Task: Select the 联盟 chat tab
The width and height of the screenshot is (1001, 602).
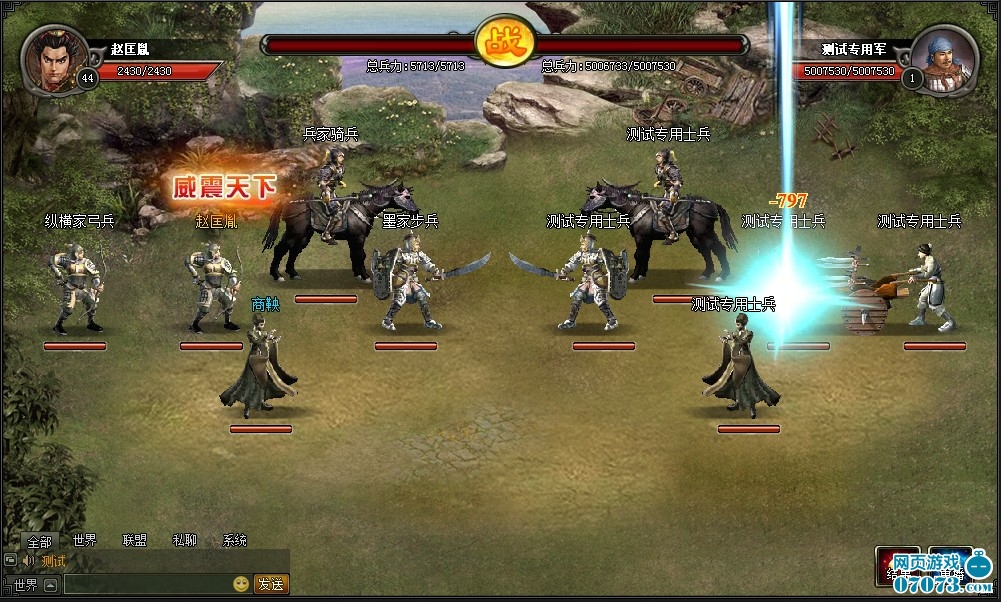Action: click(x=135, y=541)
